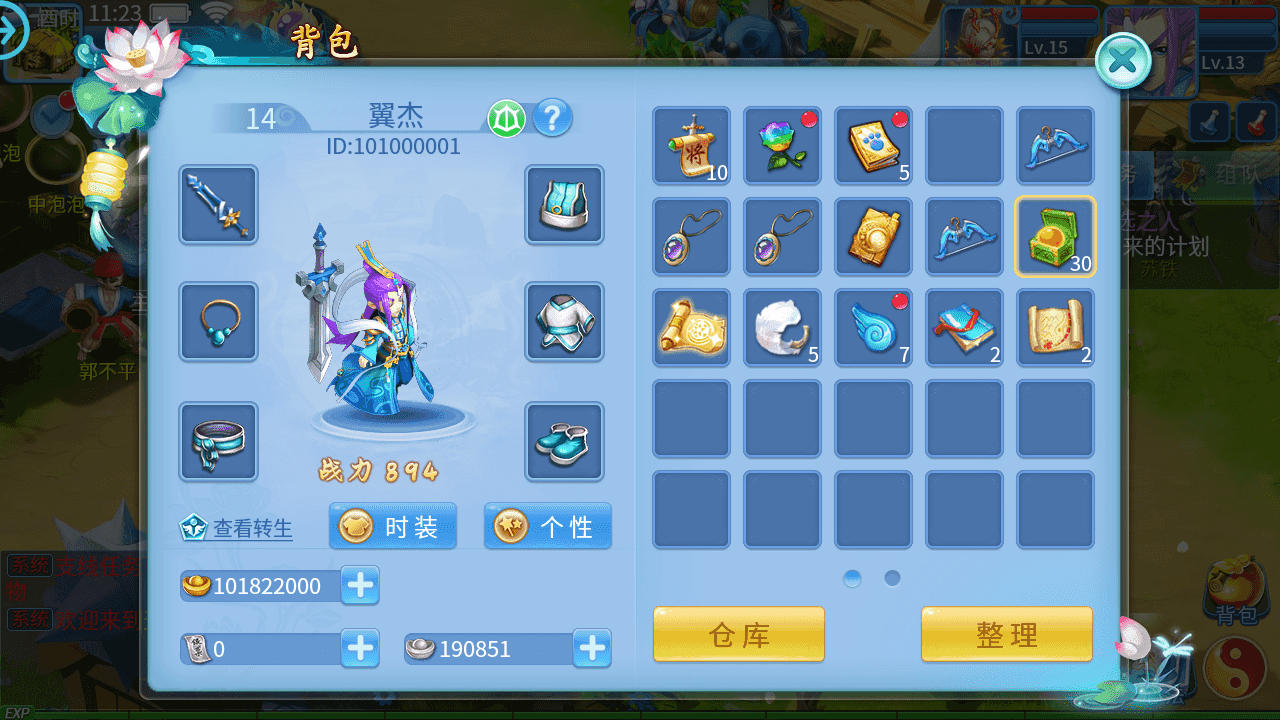Sort items with the 整理 button

[1006, 634]
